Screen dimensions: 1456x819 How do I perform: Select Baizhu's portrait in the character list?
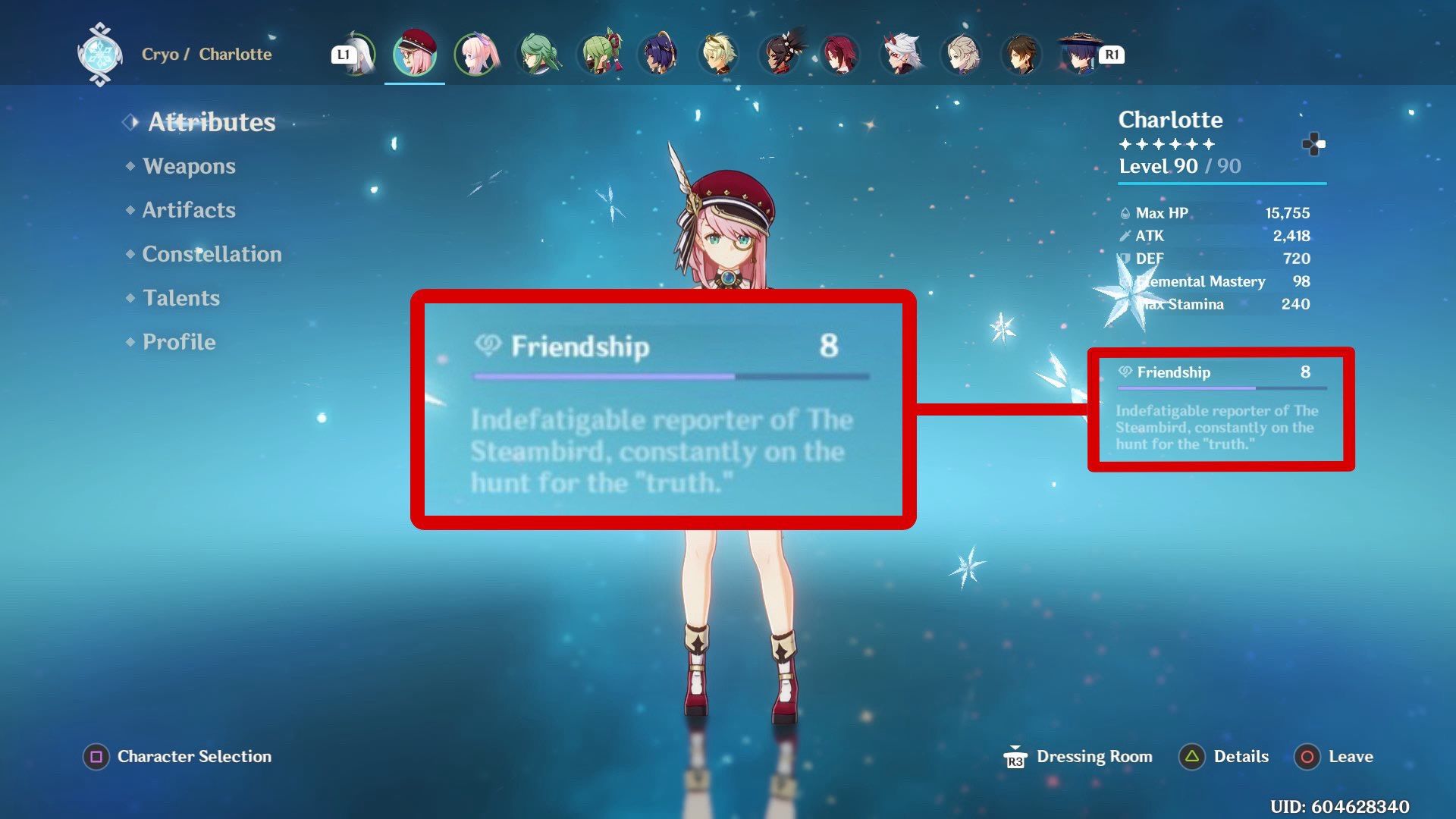coord(537,55)
